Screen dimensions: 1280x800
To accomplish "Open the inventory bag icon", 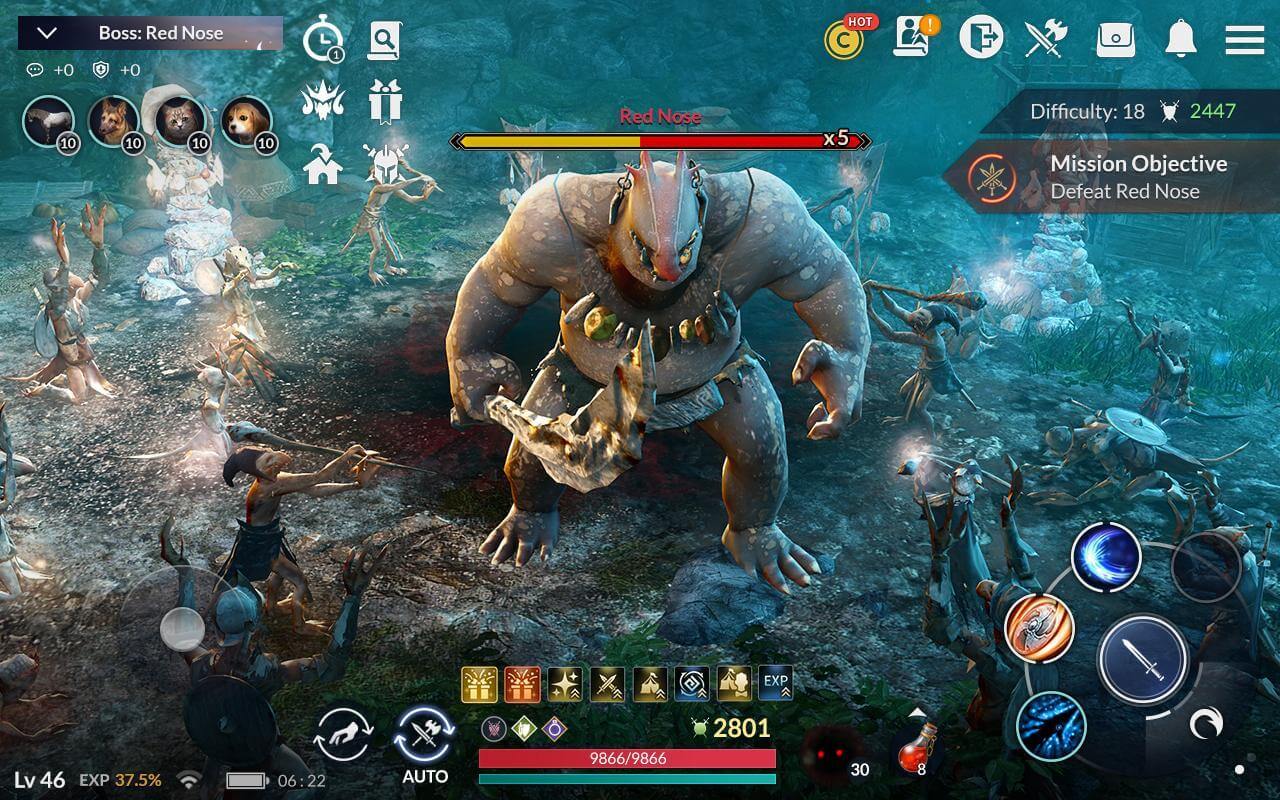I will [x=1118, y=40].
